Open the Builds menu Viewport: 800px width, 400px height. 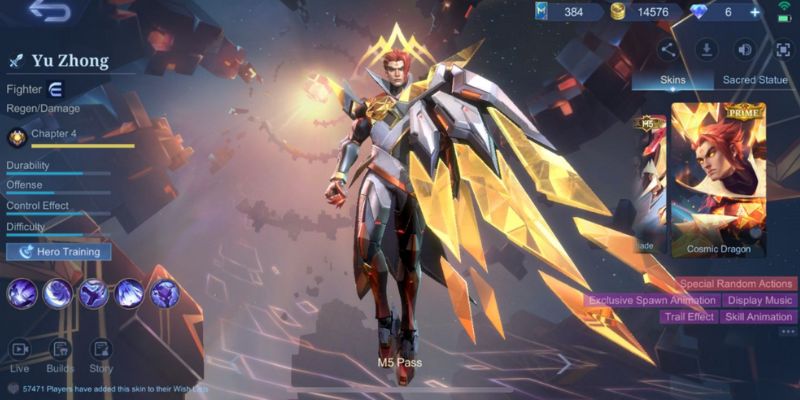click(60, 355)
